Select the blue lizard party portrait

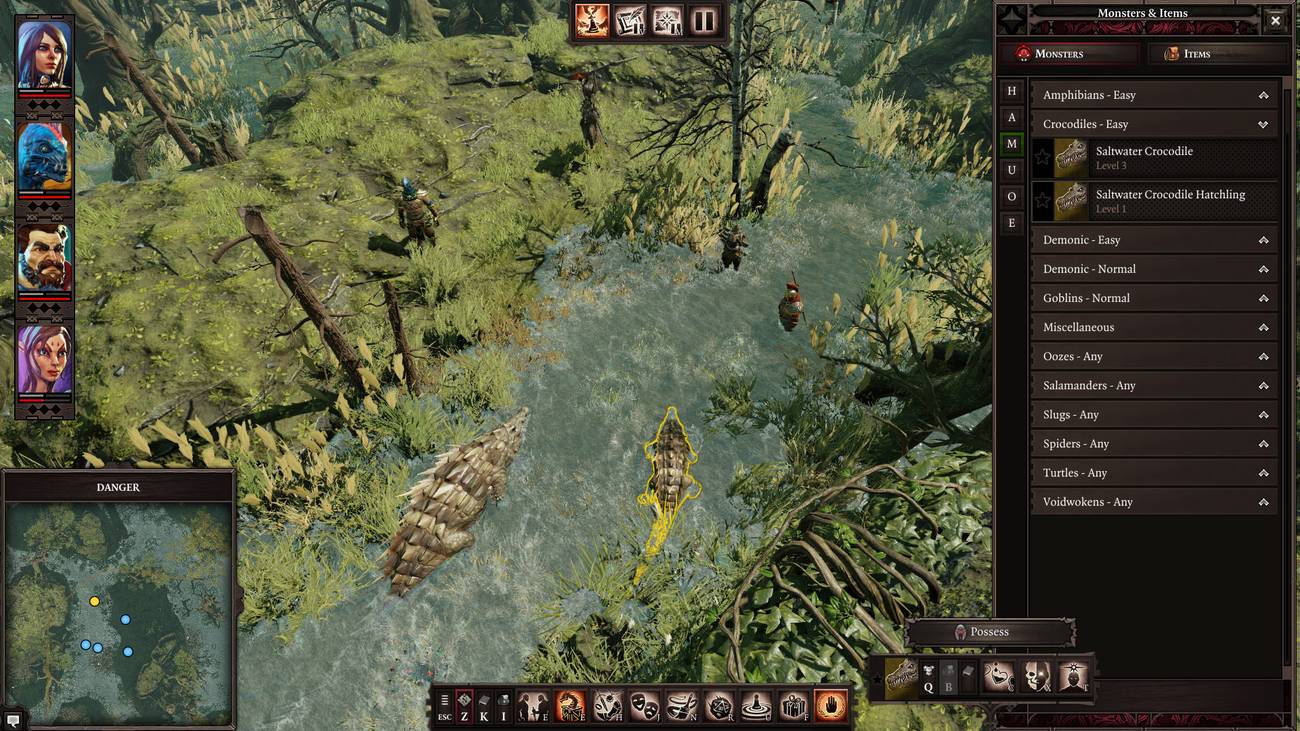pyautogui.click(x=44, y=157)
